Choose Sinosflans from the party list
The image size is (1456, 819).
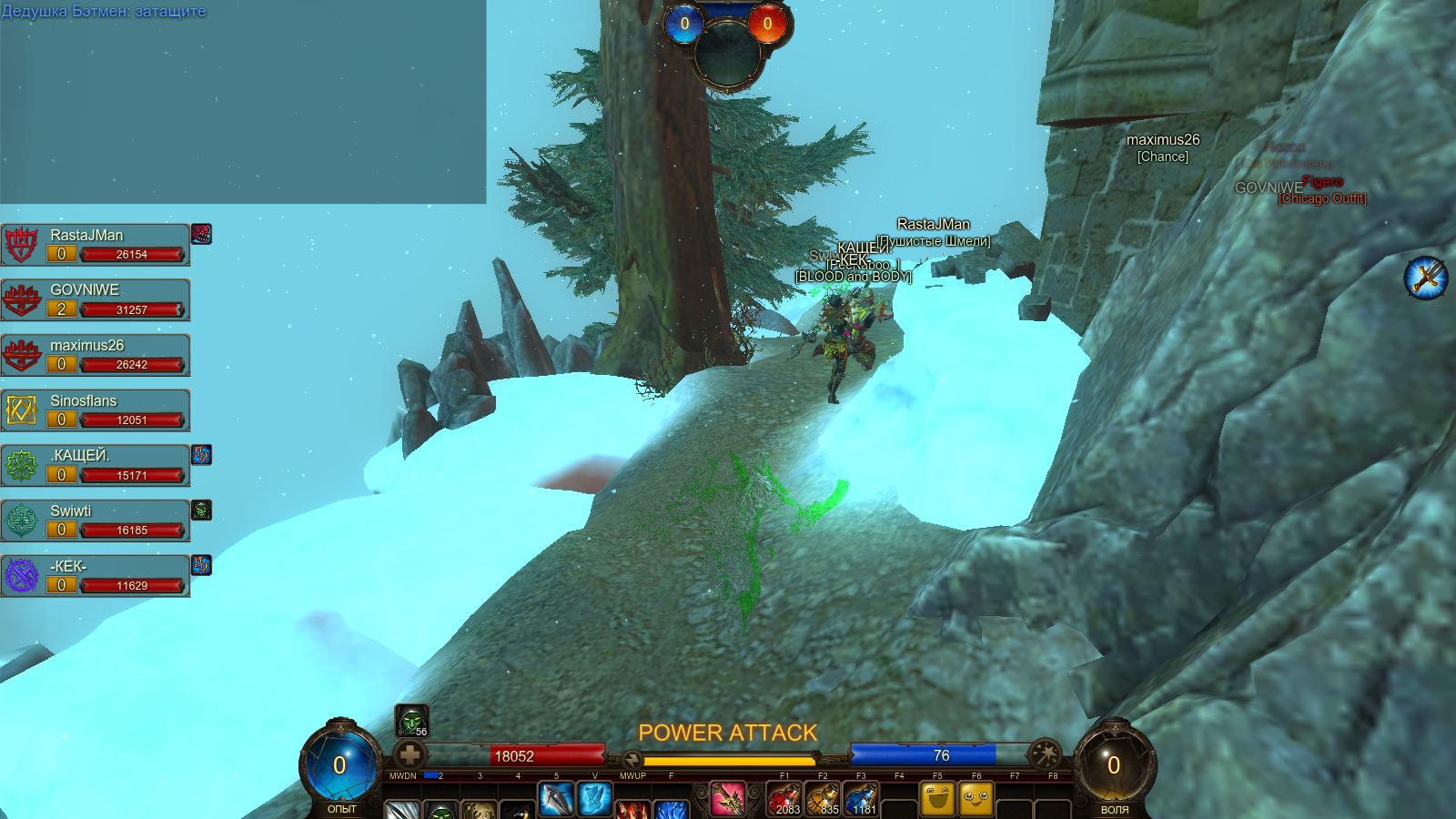click(96, 410)
